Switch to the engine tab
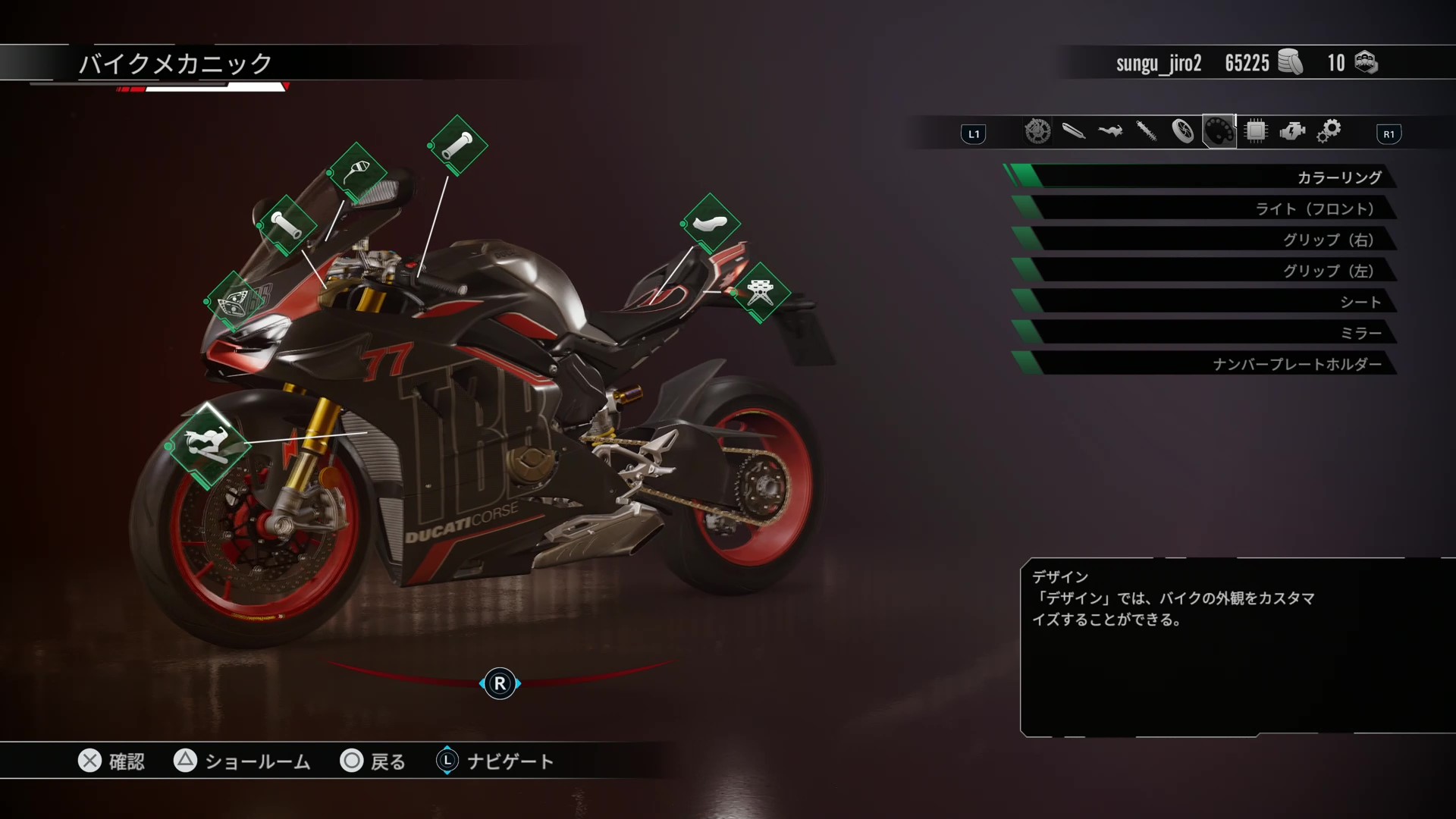The height and width of the screenshot is (819, 1456). tap(1292, 132)
